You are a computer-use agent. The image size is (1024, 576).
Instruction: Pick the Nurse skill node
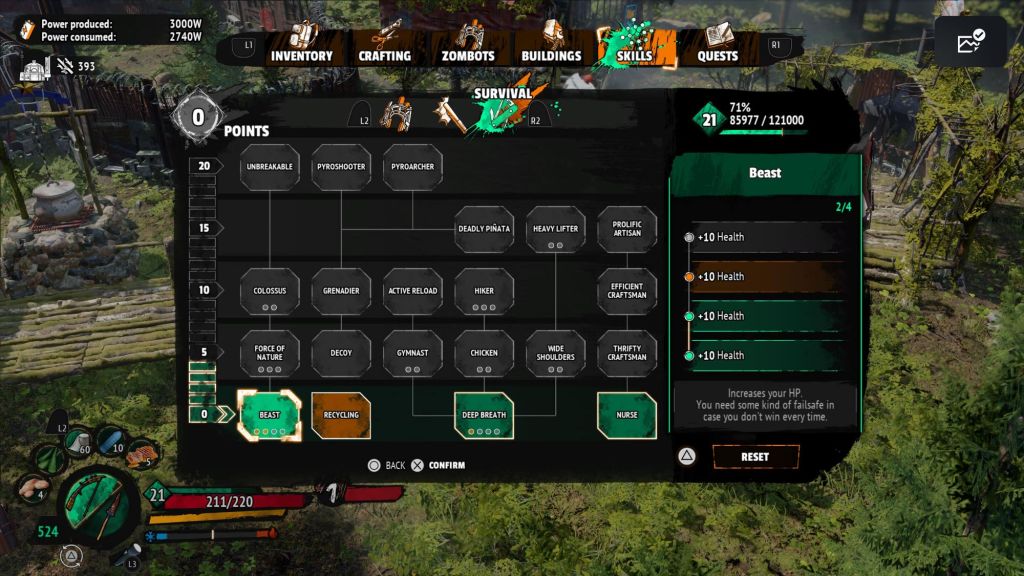[x=627, y=415]
